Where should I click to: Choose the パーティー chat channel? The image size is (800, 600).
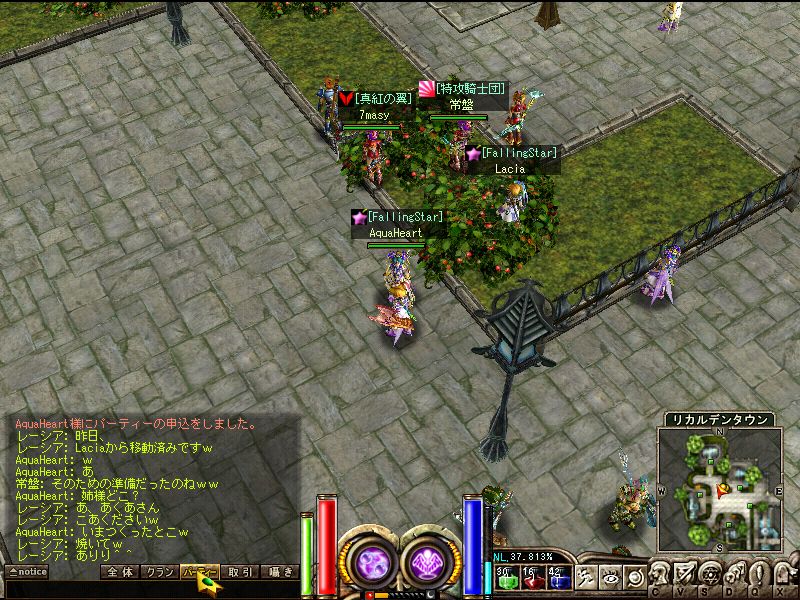pyautogui.click(x=198, y=572)
